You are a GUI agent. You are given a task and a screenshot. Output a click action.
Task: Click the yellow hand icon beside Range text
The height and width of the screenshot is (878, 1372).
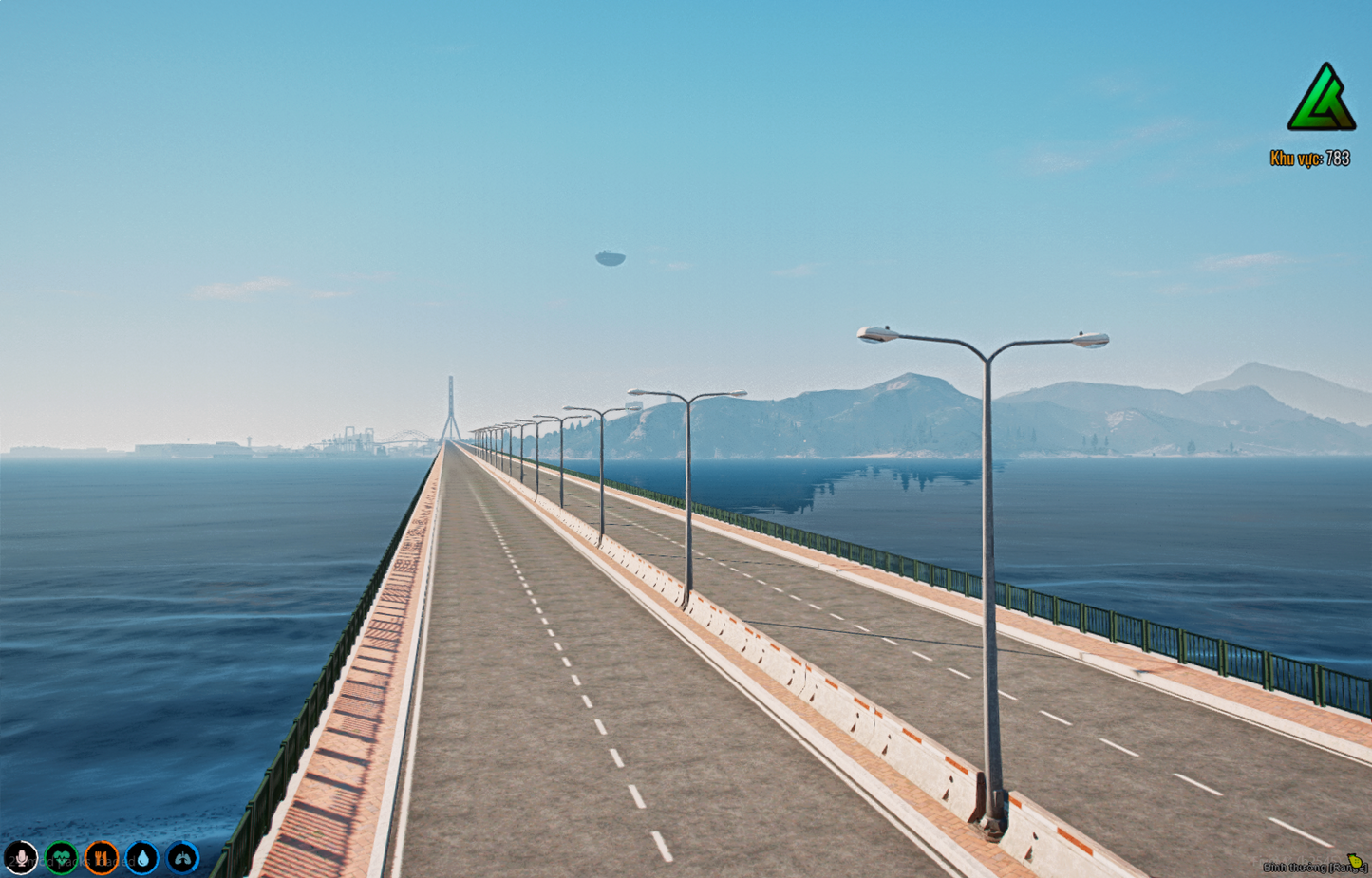pos(1354,861)
